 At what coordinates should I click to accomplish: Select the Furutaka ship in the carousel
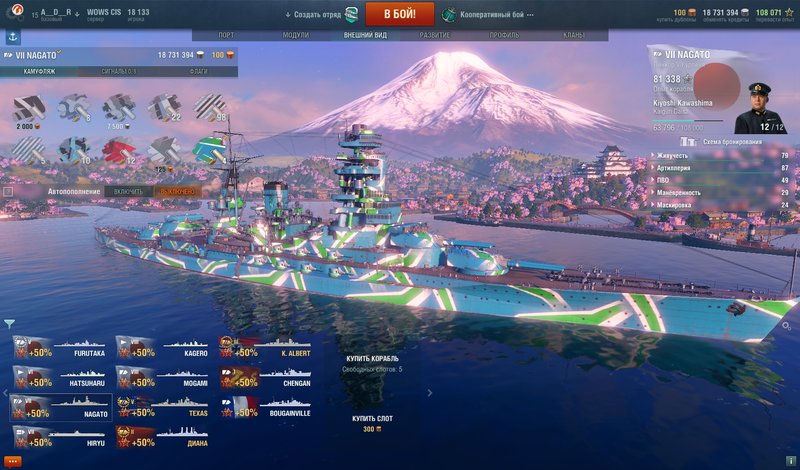60,350
